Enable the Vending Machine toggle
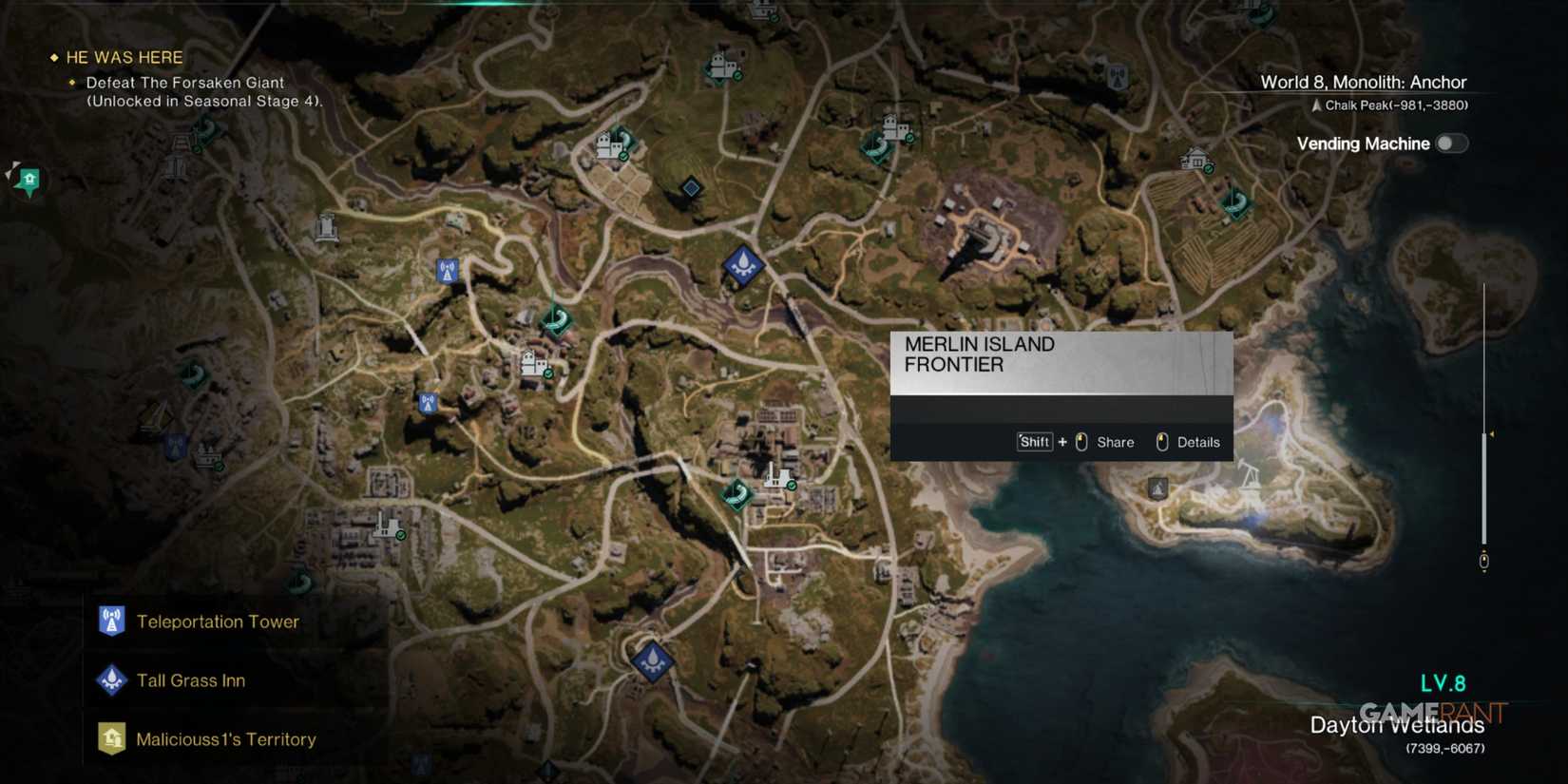Screen dimensions: 1568x784 tap(1451, 143)
